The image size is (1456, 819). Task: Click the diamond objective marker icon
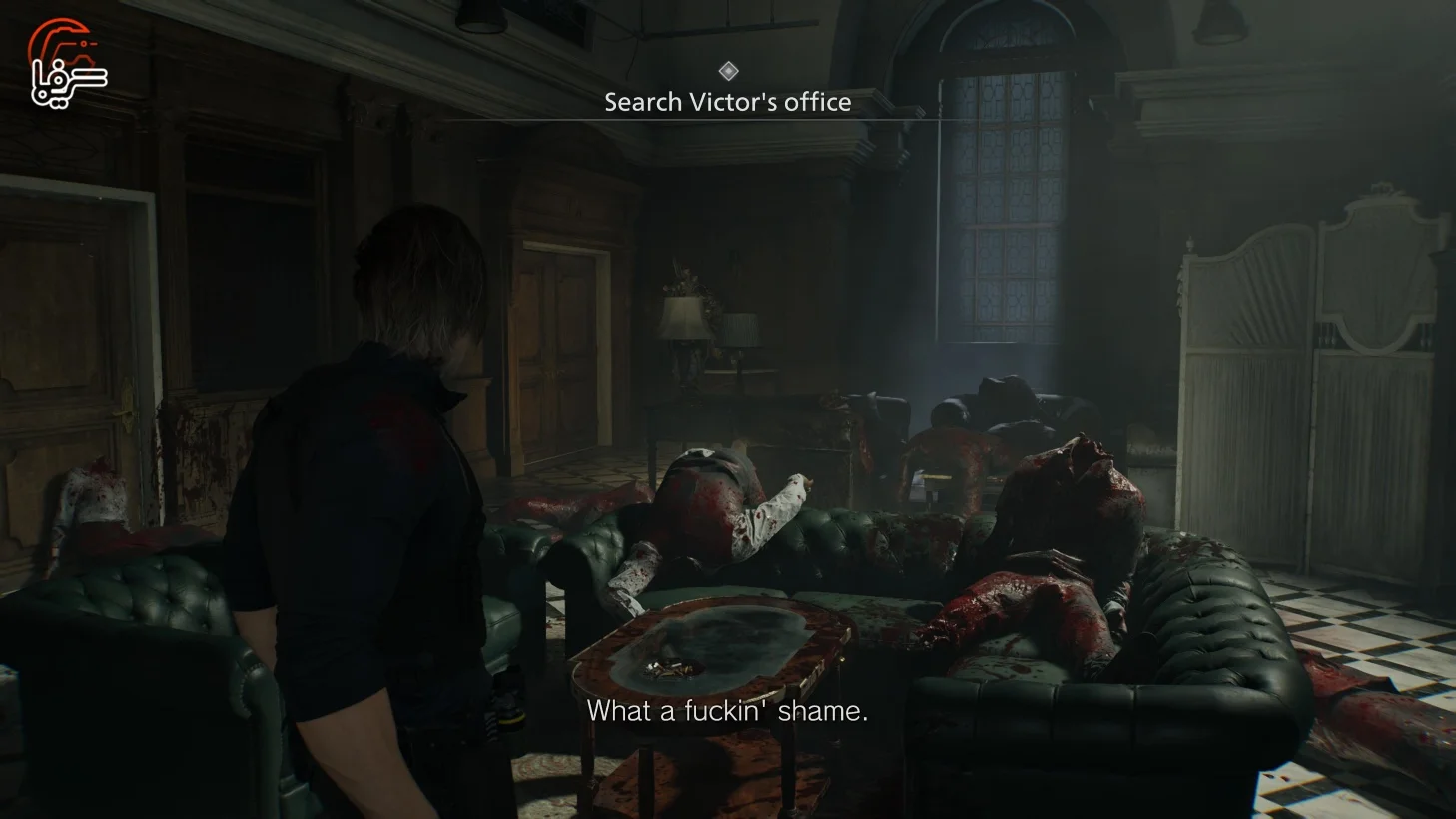(727, 70)
